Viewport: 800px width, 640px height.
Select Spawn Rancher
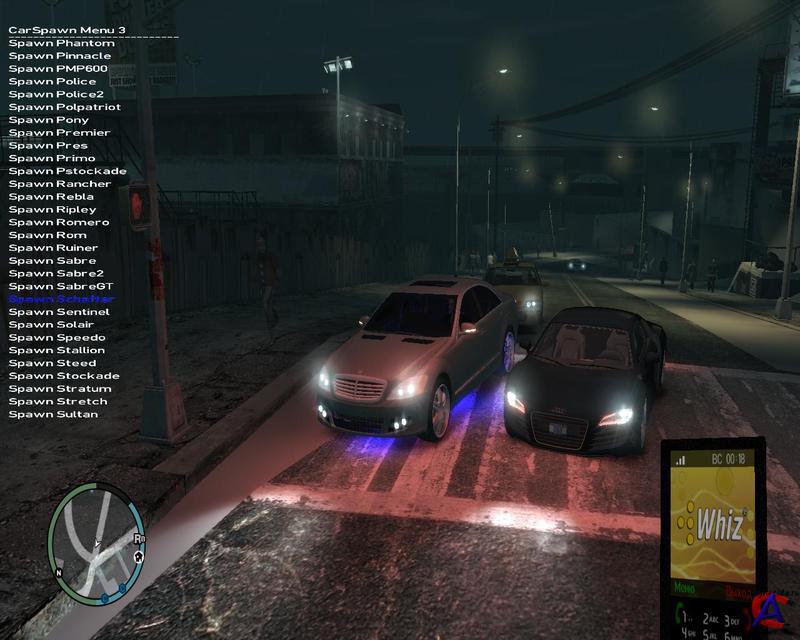click(x=60, y=184)
